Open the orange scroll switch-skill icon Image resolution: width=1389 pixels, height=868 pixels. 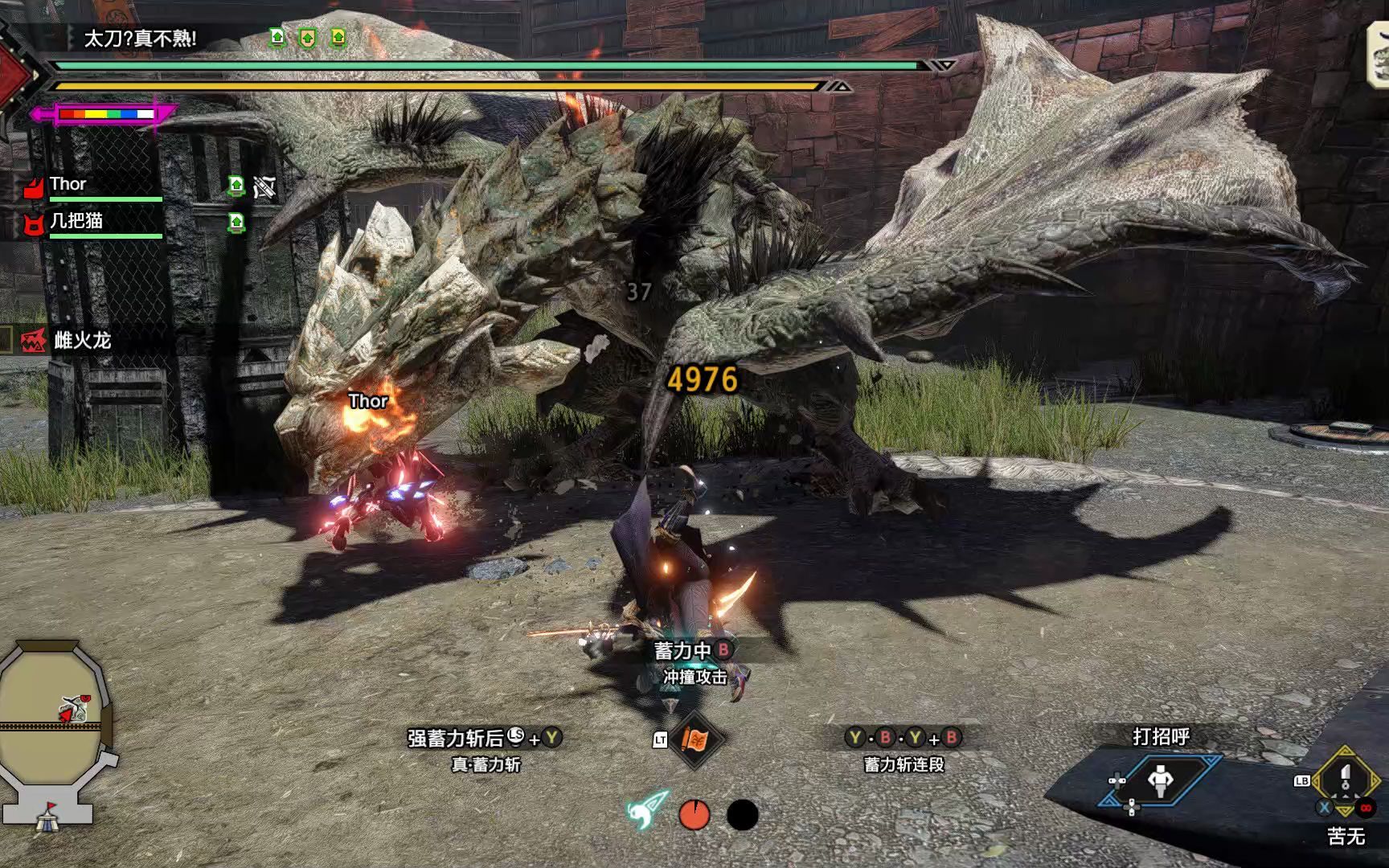pyautogui.click(x=694, y=739)
